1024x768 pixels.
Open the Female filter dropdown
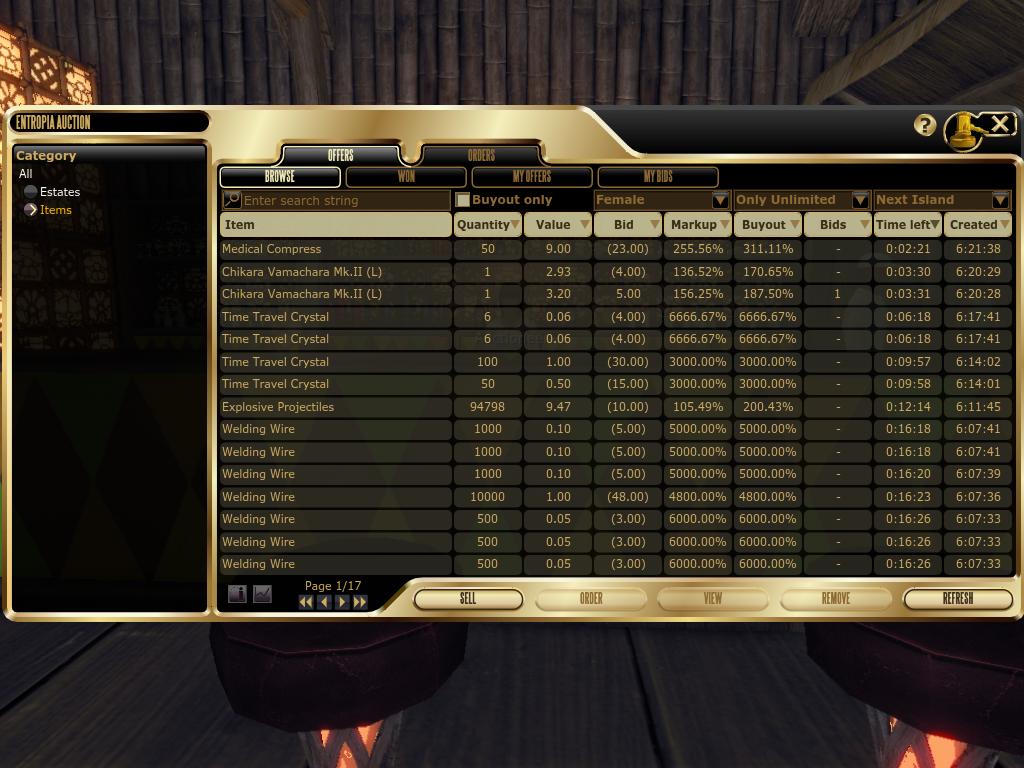click(720, 200)
